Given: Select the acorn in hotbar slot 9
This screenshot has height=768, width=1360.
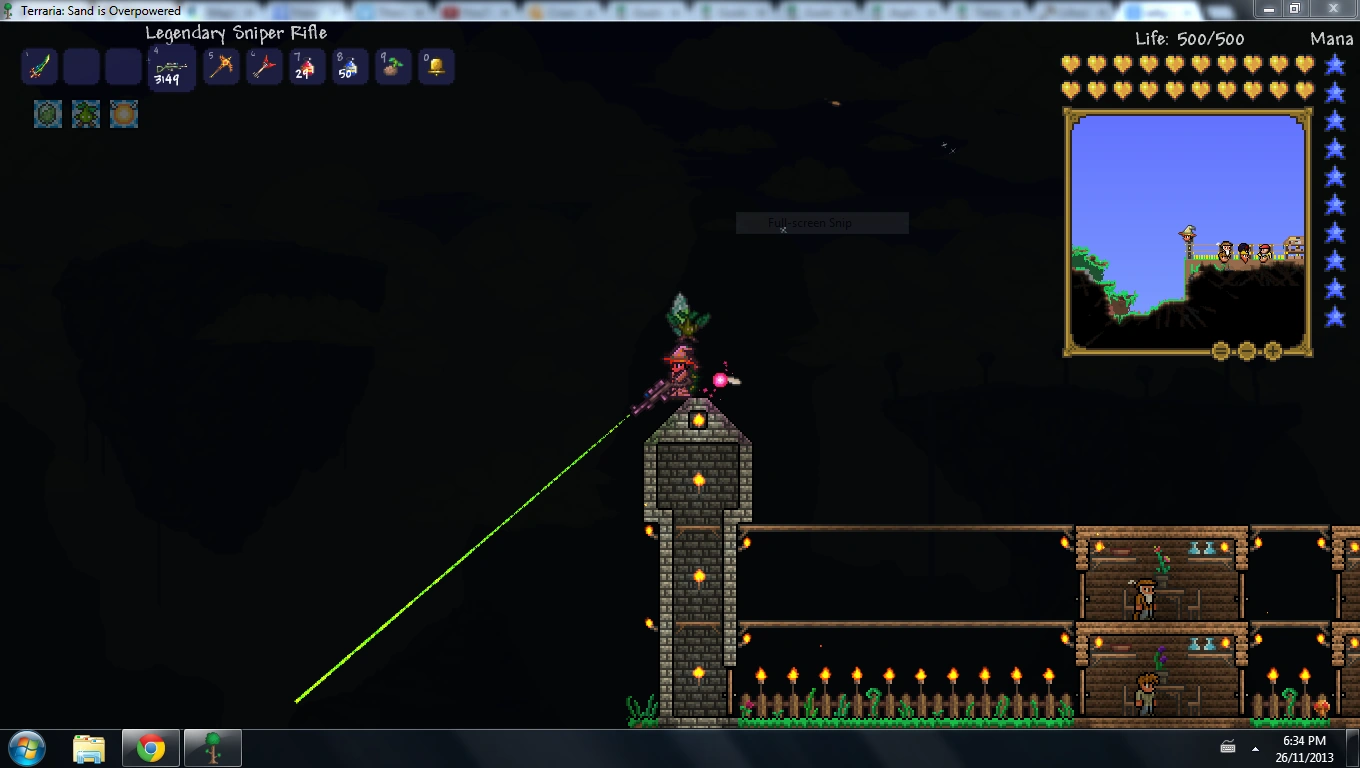Looking at the screenshot, I should pos(393,66).
